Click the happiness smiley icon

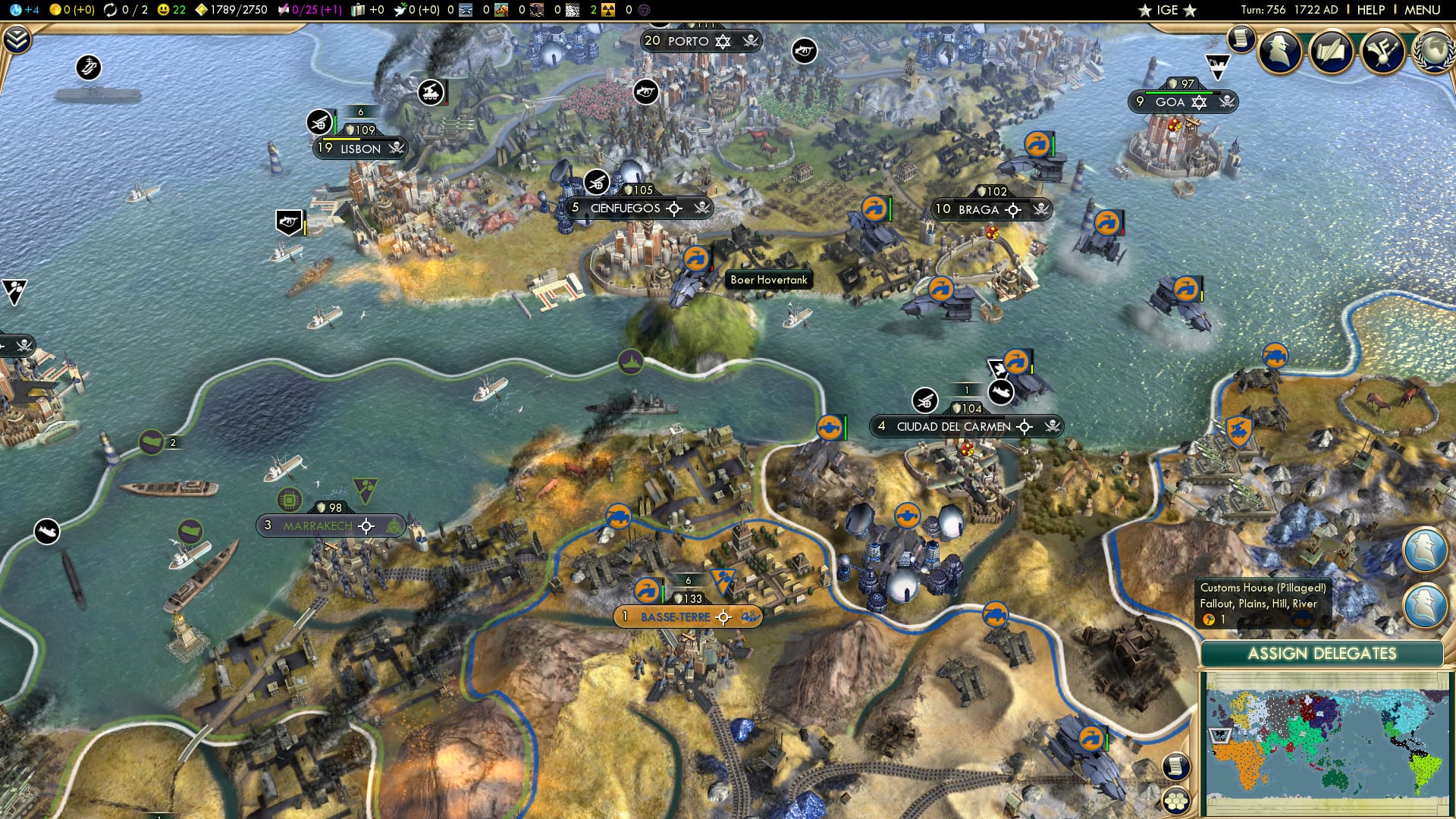pyautogui.click(x=163, y=11)
